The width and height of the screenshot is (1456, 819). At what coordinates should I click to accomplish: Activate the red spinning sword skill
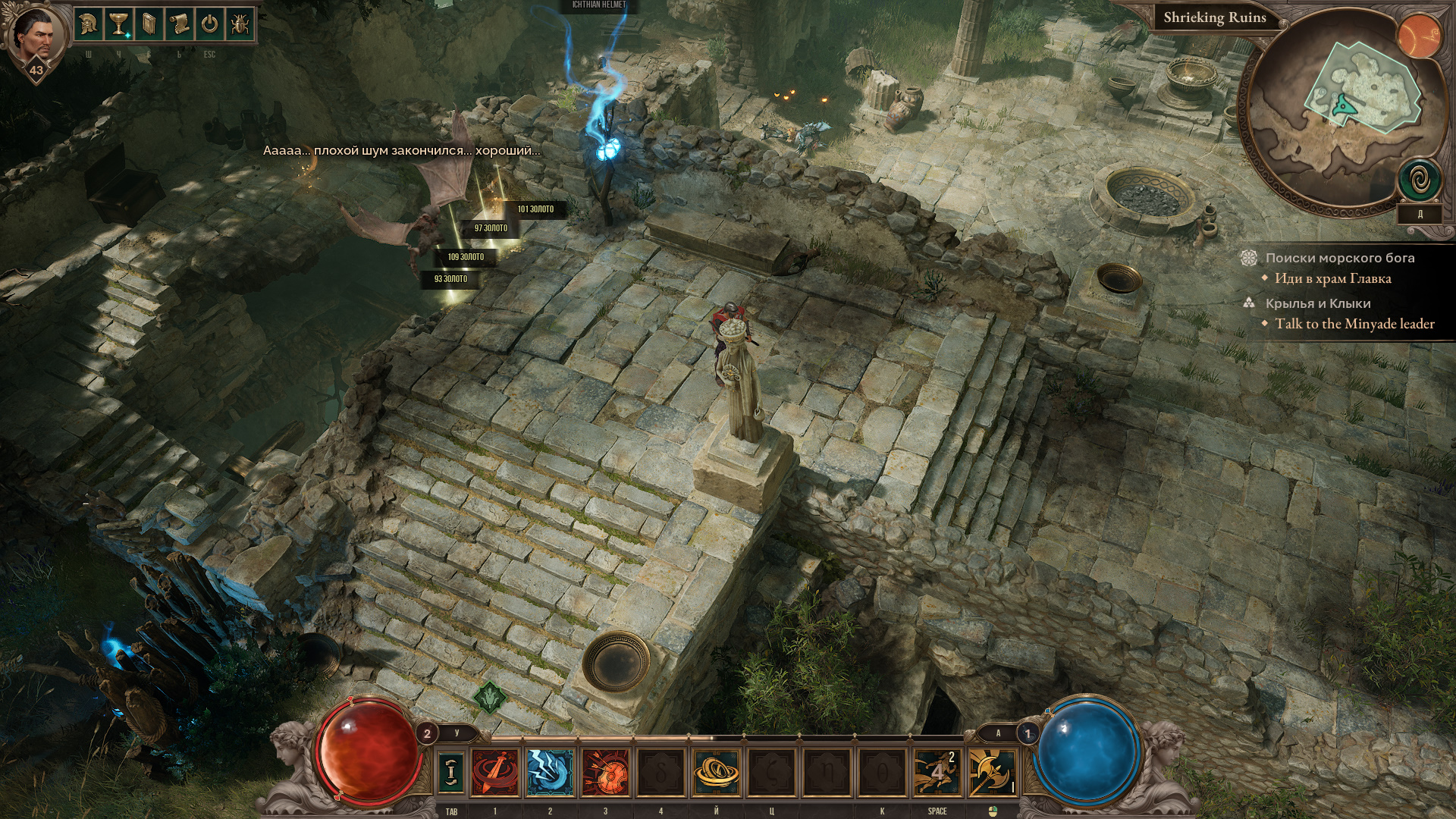[x=495, y=772]
